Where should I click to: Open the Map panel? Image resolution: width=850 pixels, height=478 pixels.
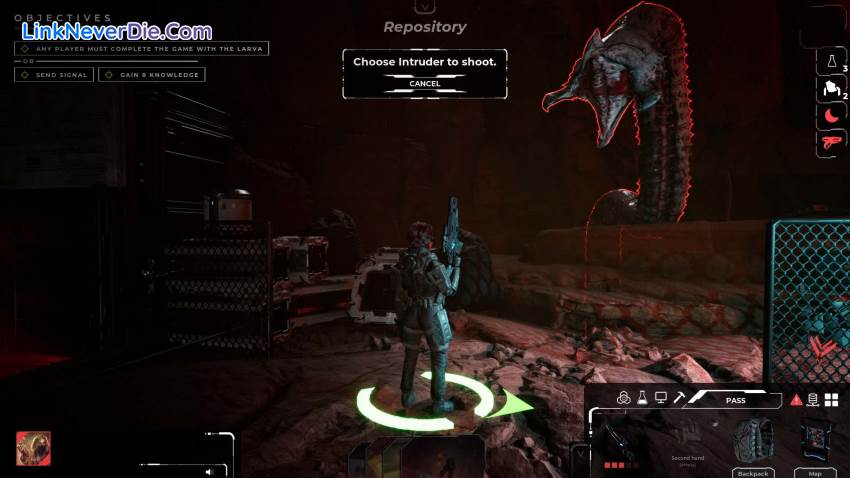coord(815,445)
